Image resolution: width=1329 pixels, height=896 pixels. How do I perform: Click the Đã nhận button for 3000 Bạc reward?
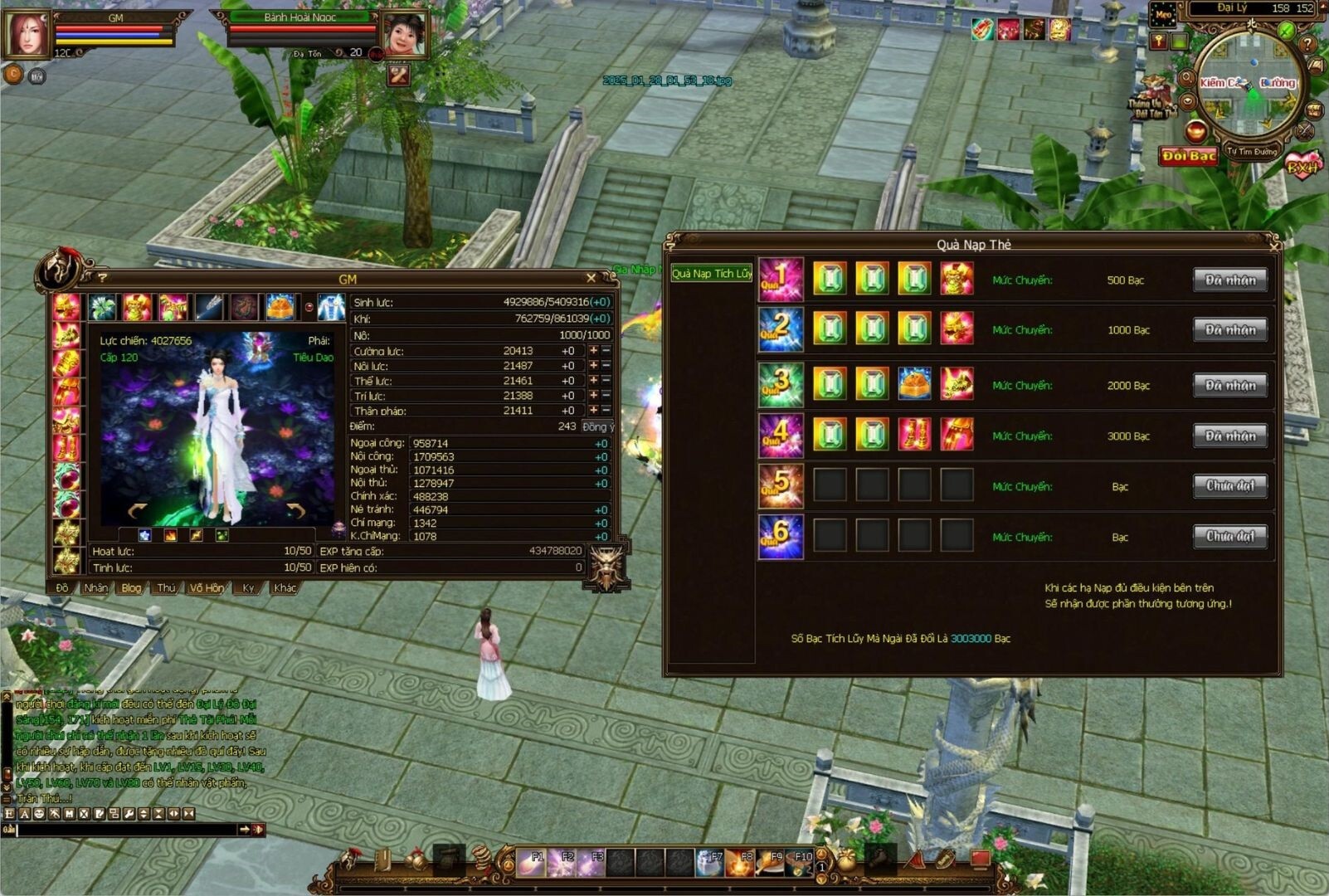click(x=1230, y=436)
